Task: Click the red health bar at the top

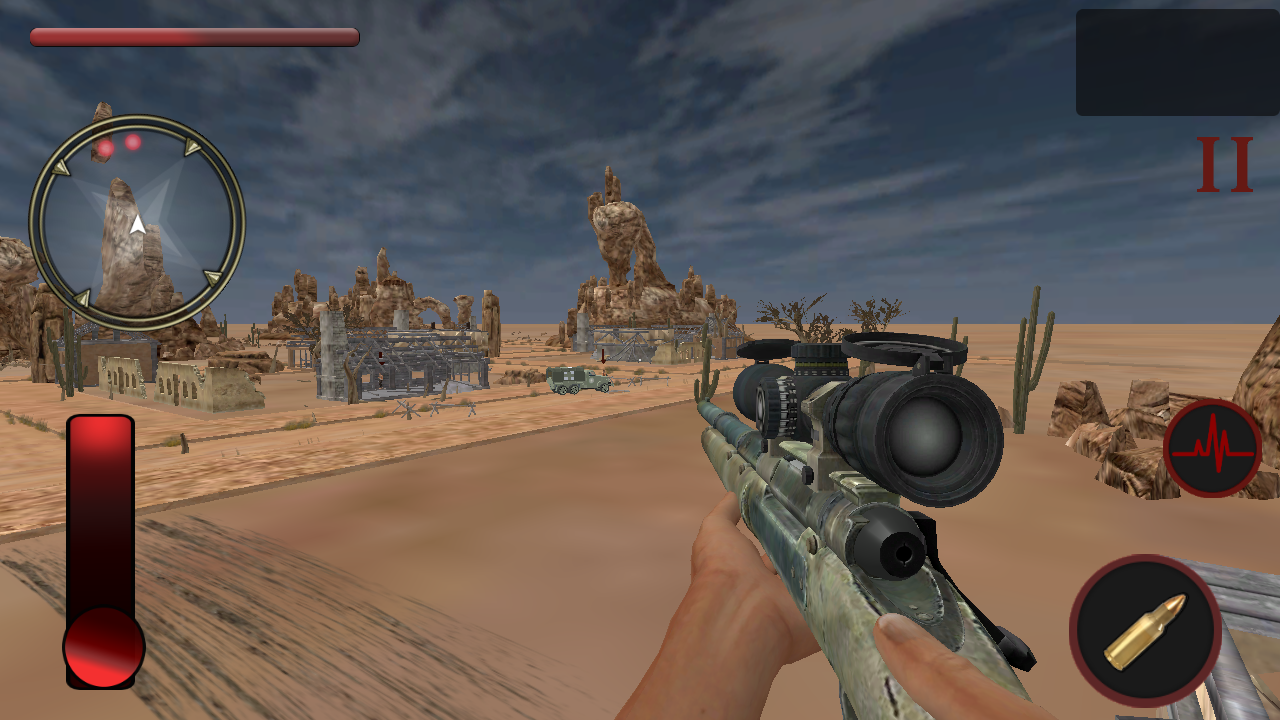Action: click(x=195, y=36)
